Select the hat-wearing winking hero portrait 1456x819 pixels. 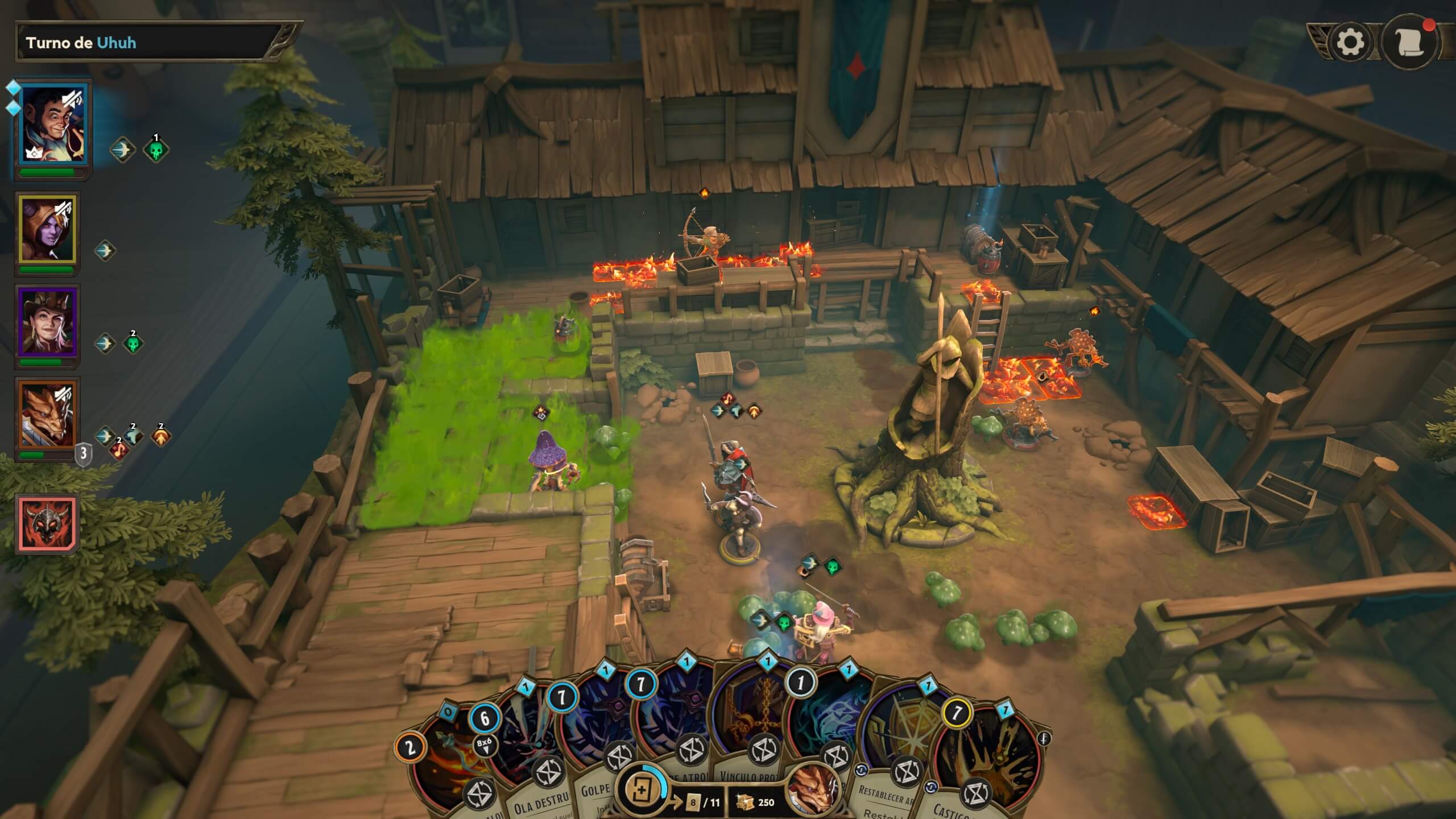[x=47, y=322]
